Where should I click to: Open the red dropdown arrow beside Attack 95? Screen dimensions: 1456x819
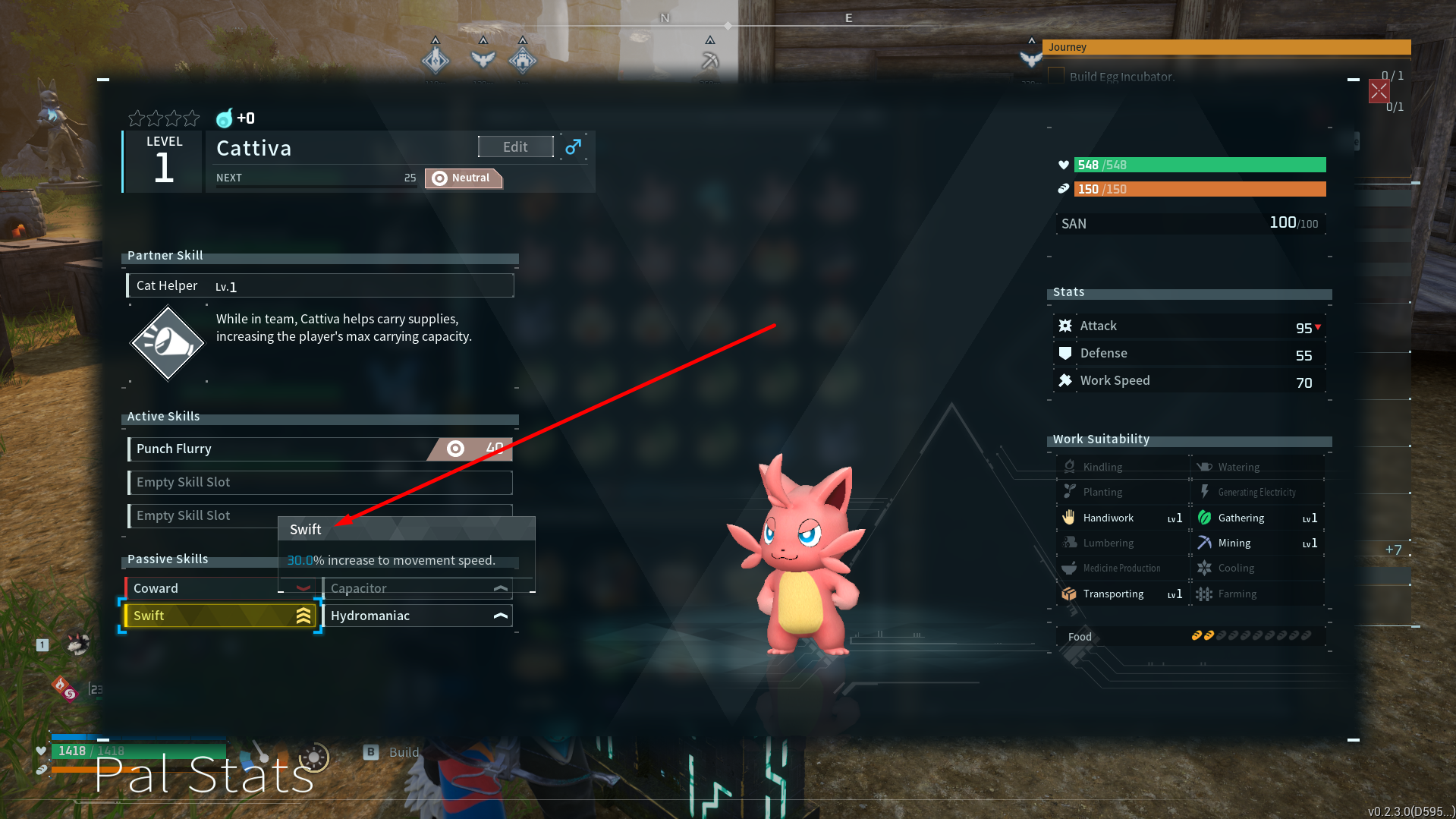(x=1319, y=327)
